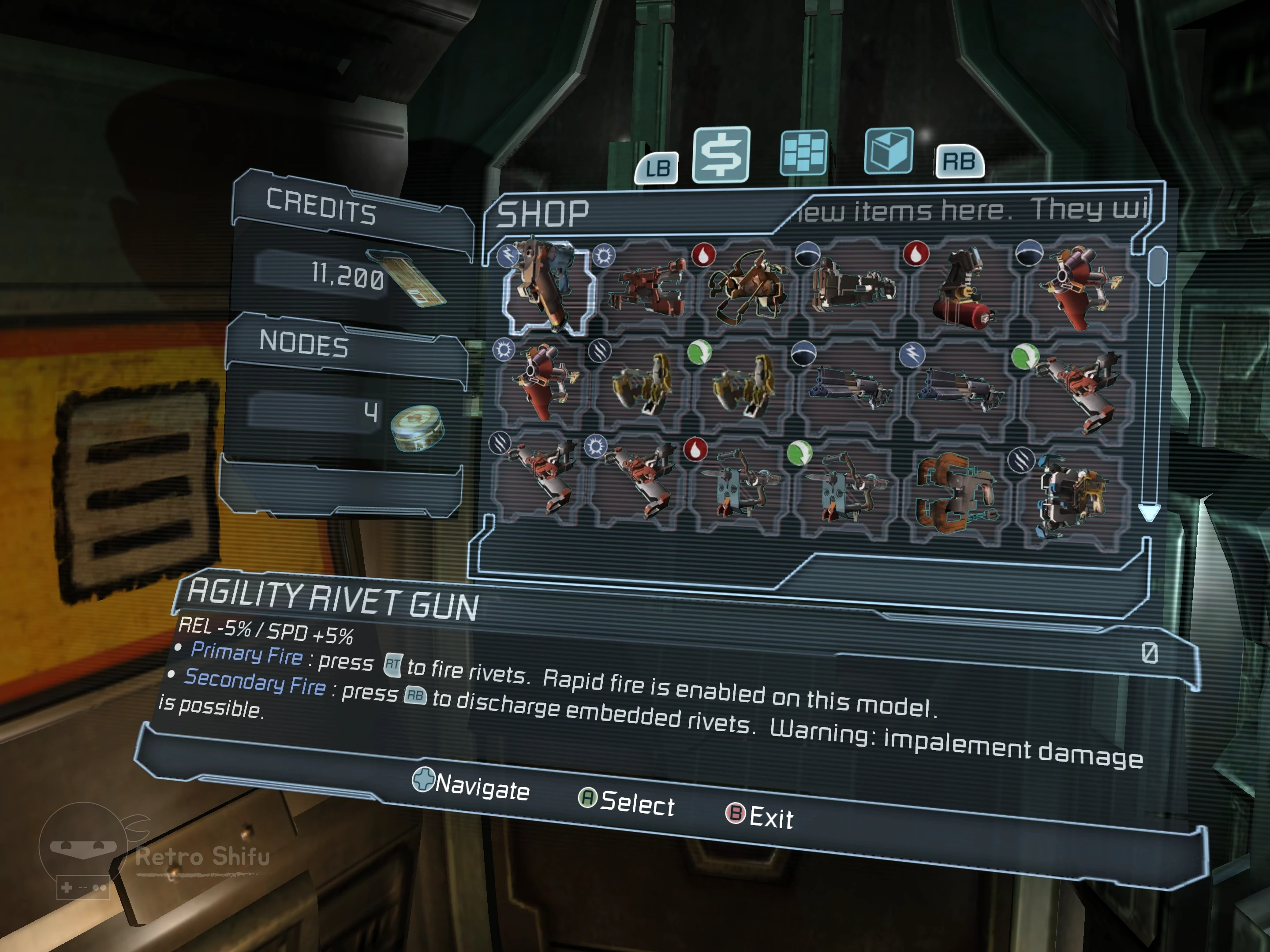The width and height of the screenshot is (1270, 952).
Task: Pick the white and yellow device with striped badge
Action: [x=1068, y=497]
